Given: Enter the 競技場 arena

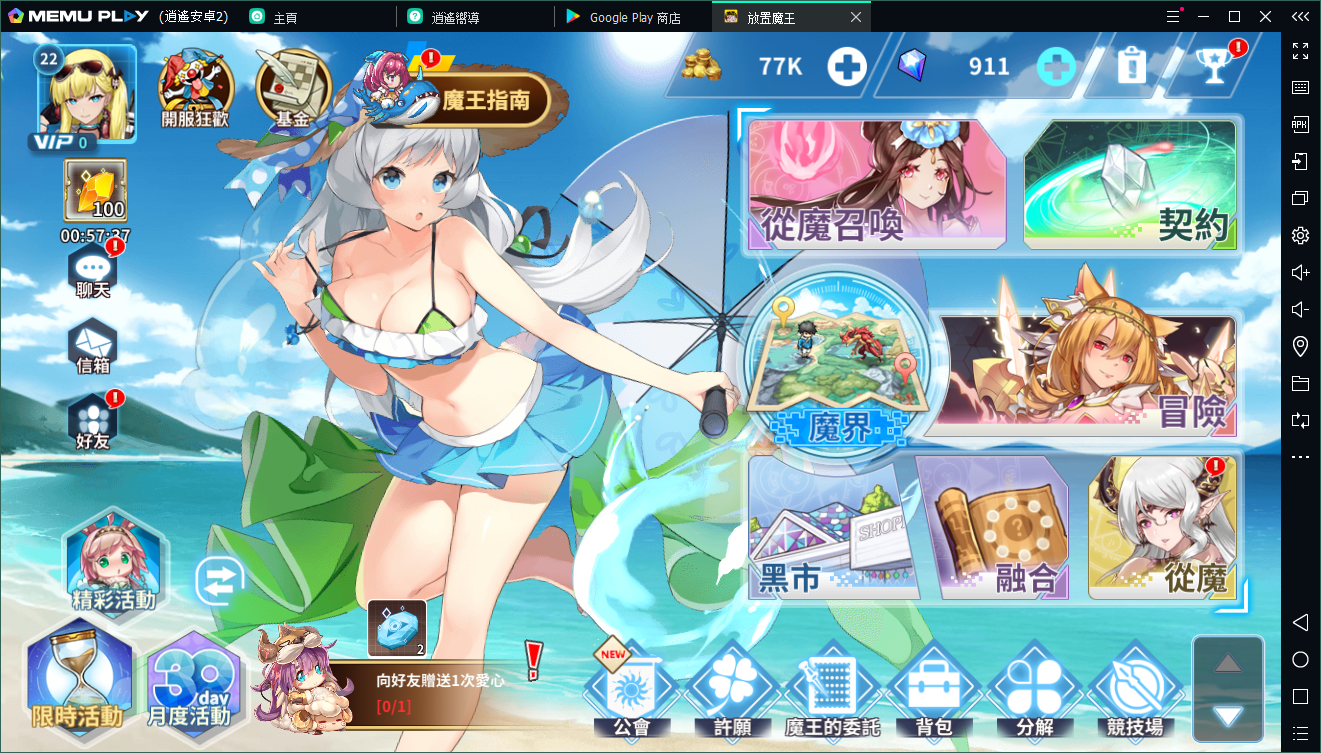Looking at the screenshot, I should tap(1135, 692).
